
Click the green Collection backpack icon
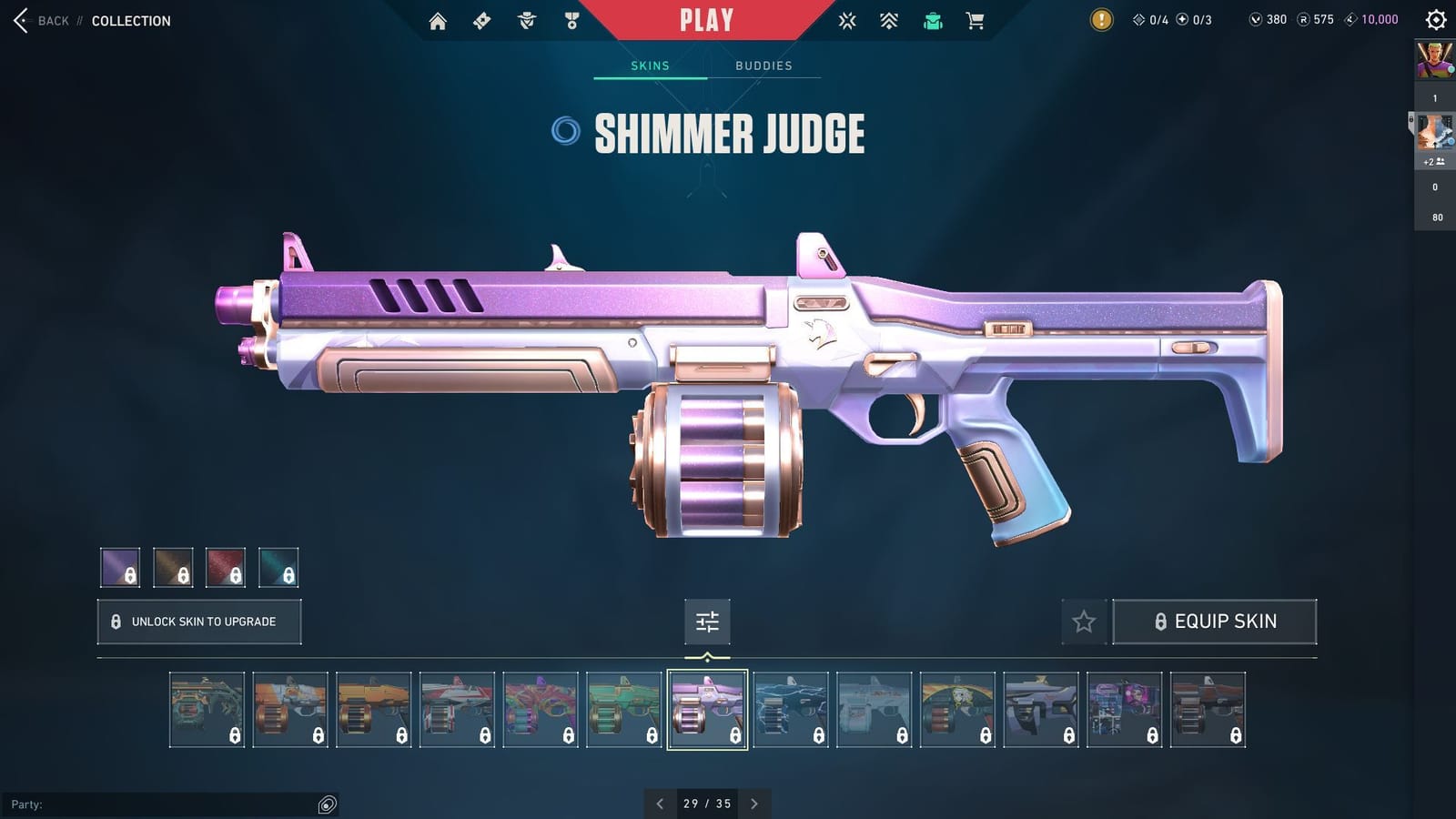pyautogui.click(x=932, y=20)
